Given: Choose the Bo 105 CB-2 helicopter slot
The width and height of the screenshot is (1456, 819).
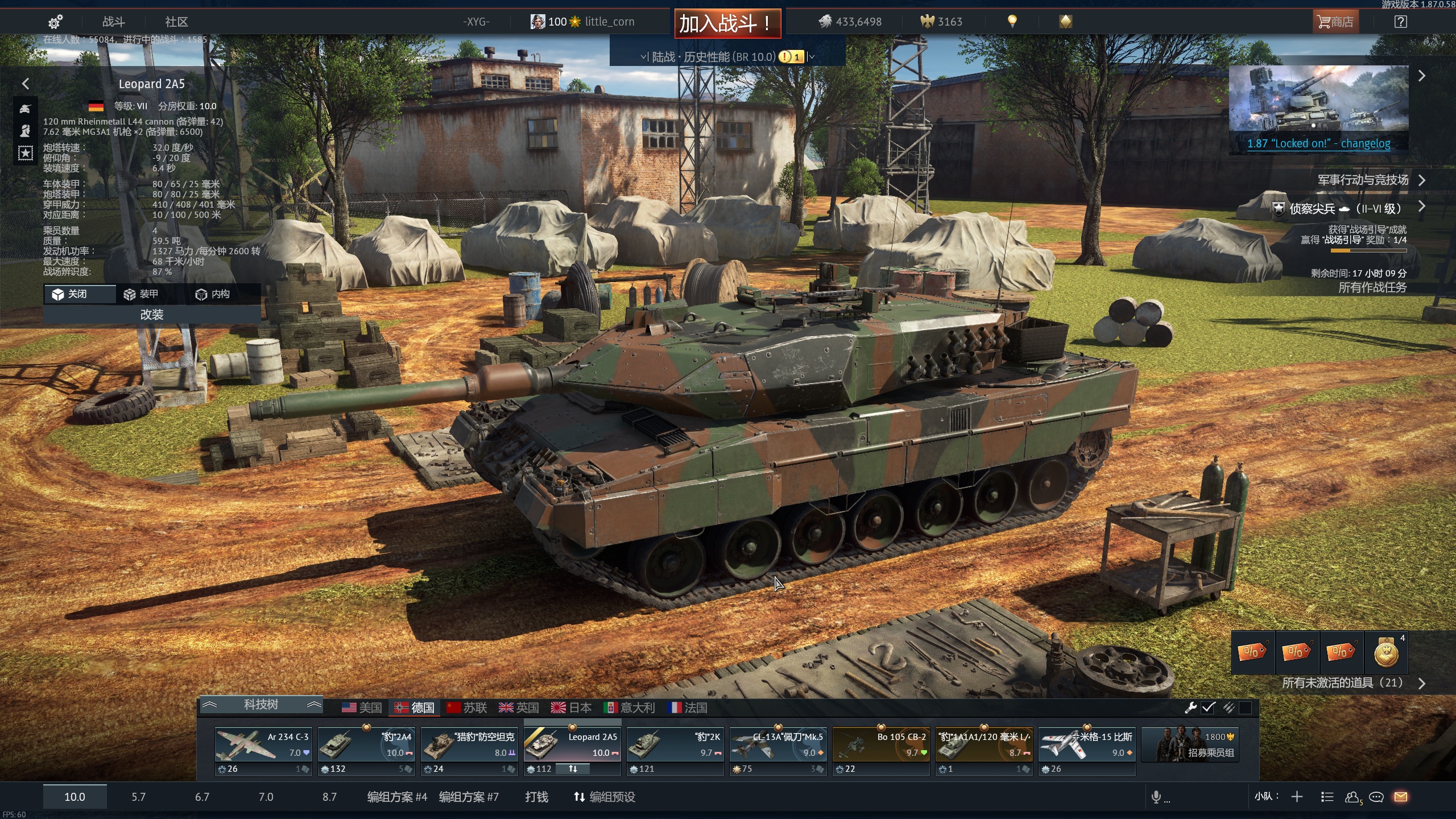Looking at the screenshot, I should coord(881,745).
